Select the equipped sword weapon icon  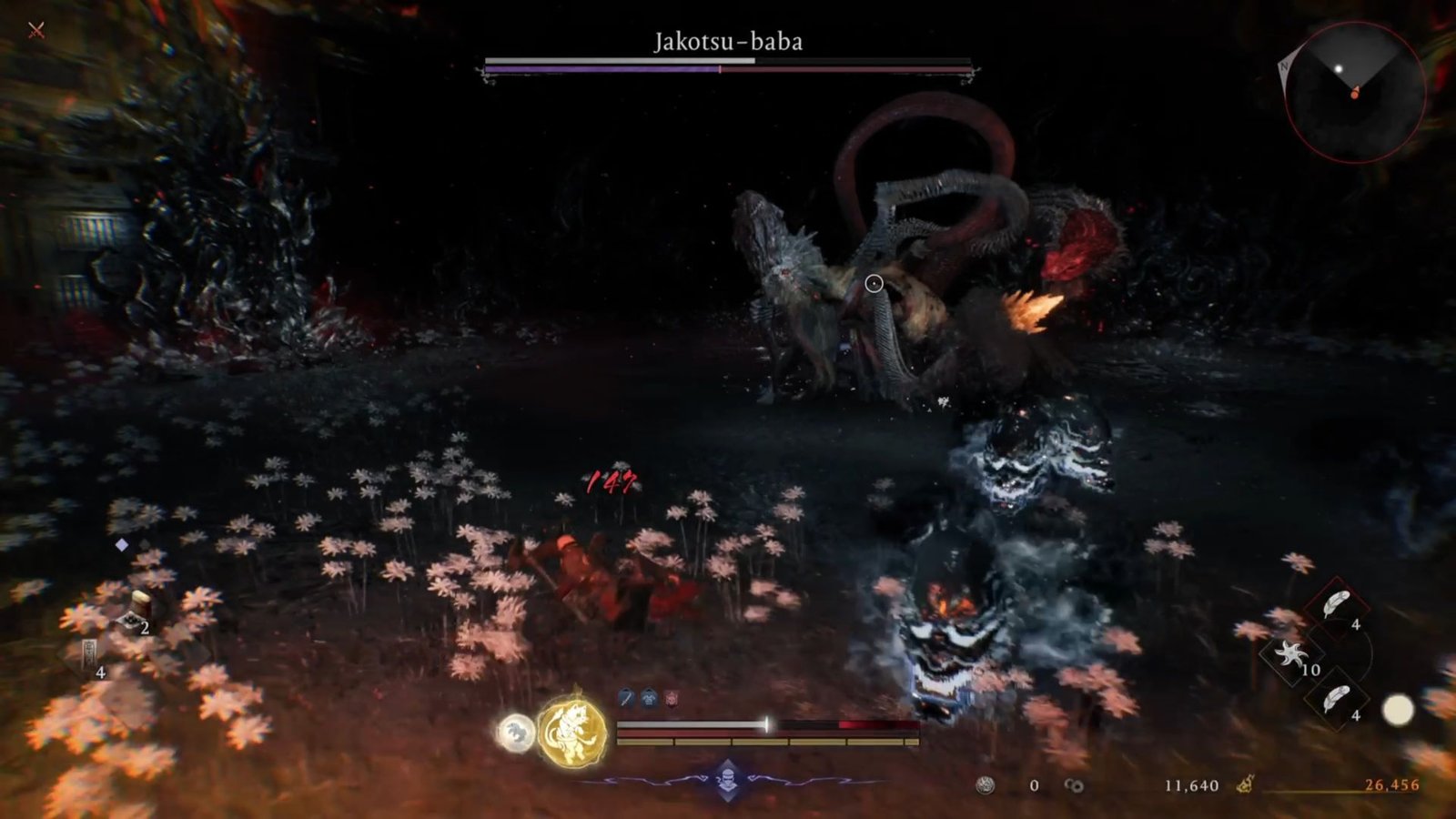coord(626,697)
